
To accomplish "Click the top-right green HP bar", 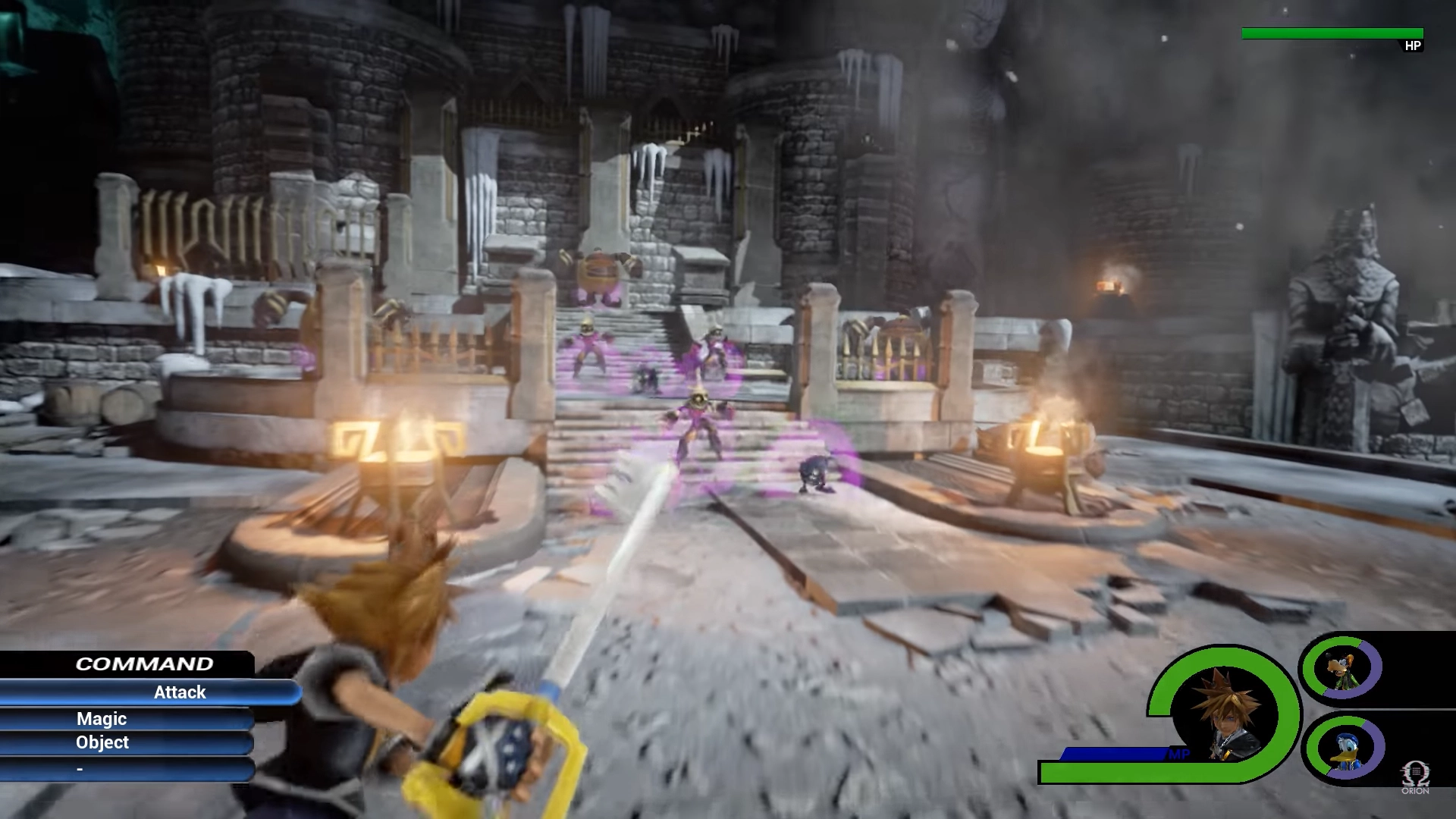I will click(1331, 33).
